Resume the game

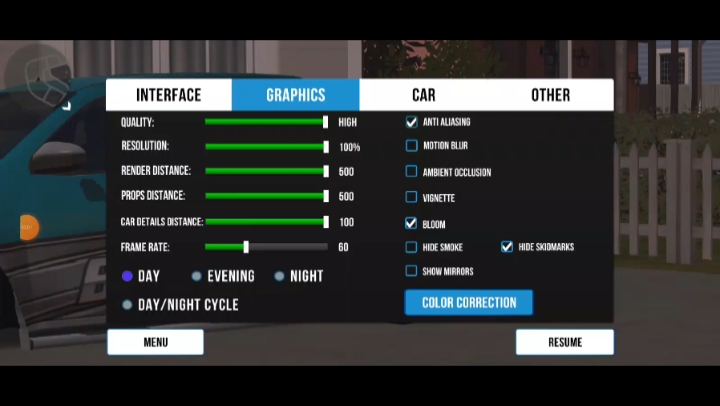pos(565,342)
